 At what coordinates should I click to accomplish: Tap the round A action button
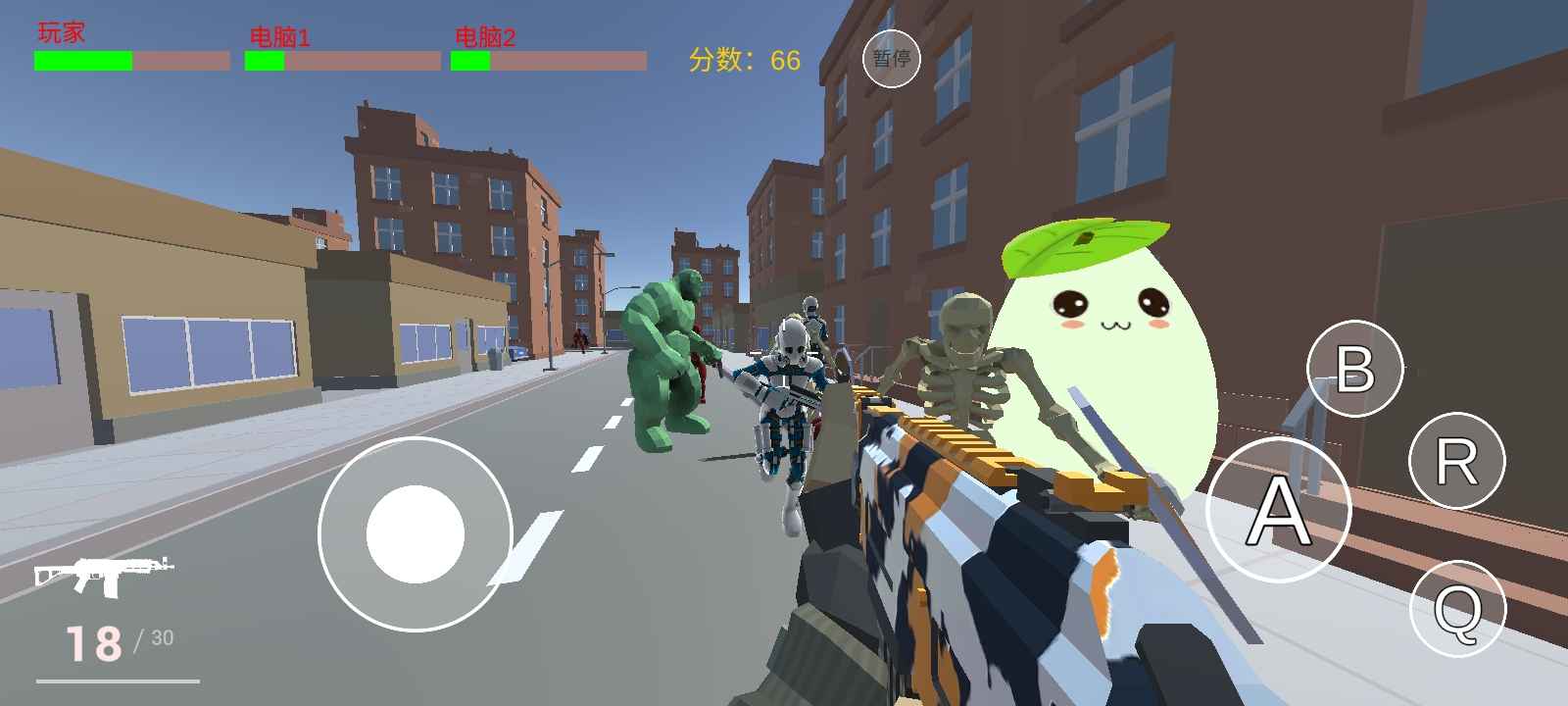(1278, 510)
